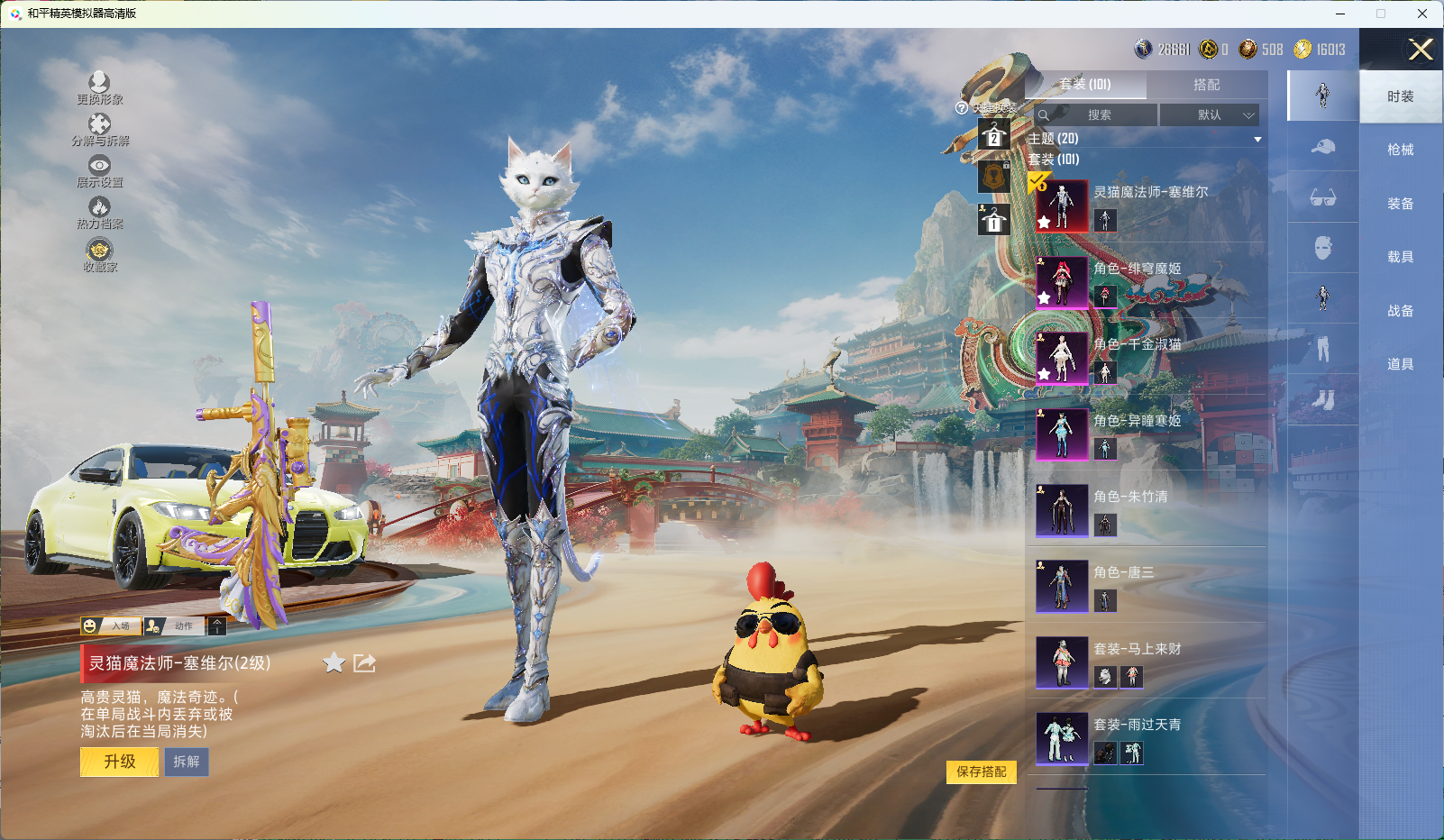The height and width of the screenshot is (840, 1444).
Task: Click the 拆解 dismantle button
Action: [x=187, y=762]
